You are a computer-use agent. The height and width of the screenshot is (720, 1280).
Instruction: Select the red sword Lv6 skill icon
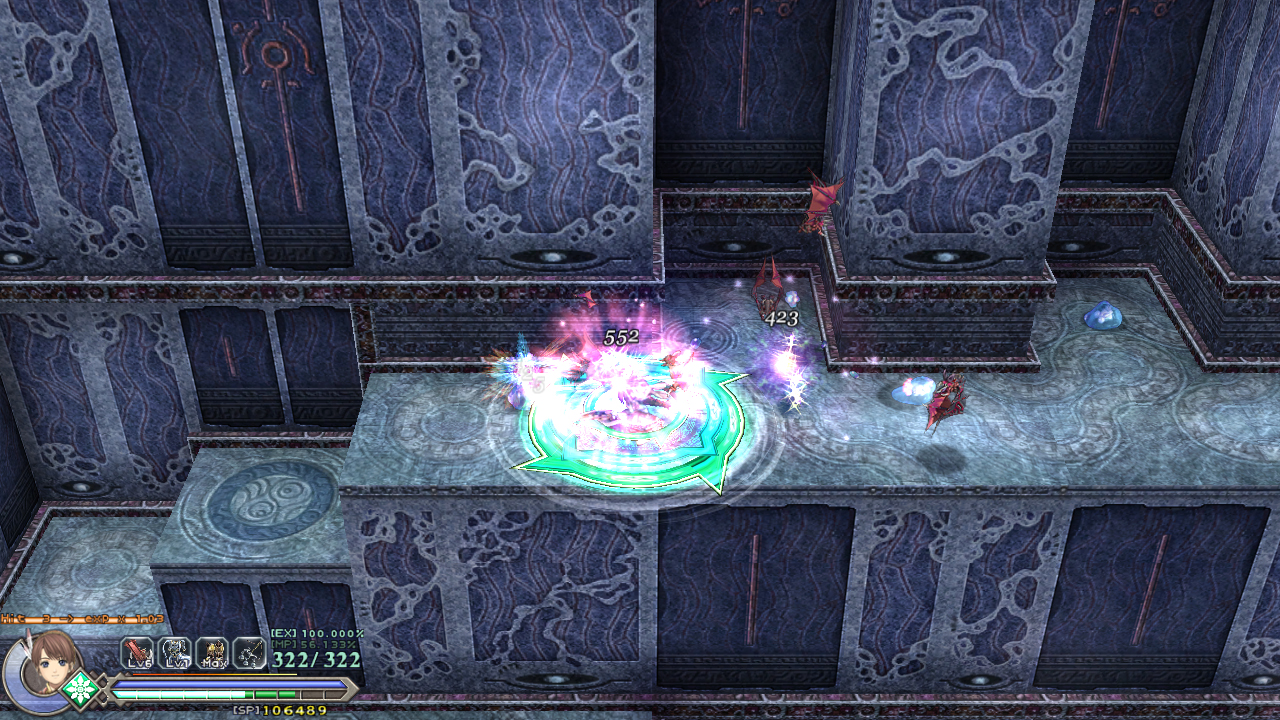[137, 653]
